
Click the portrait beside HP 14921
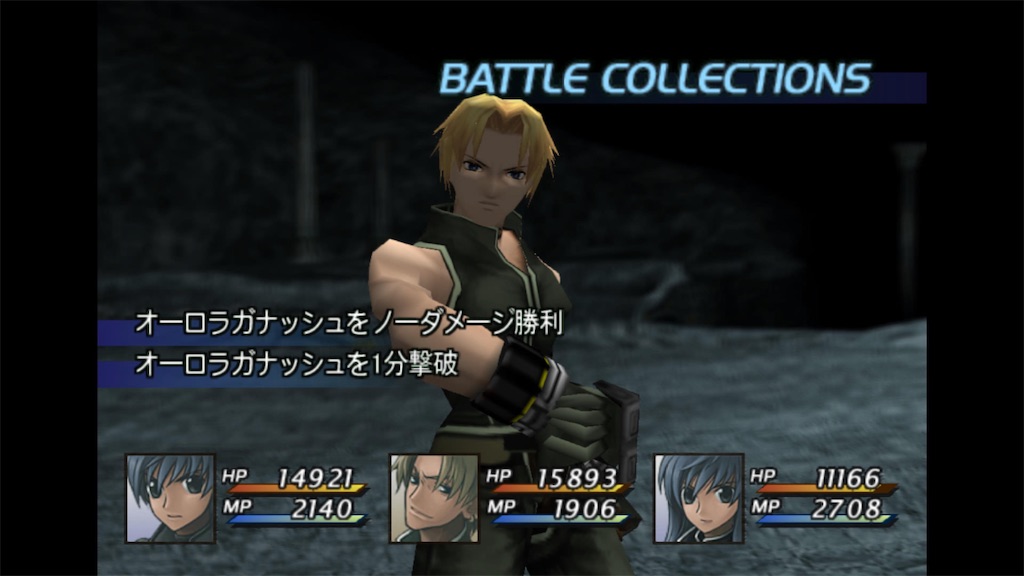(x=170, y=498)
